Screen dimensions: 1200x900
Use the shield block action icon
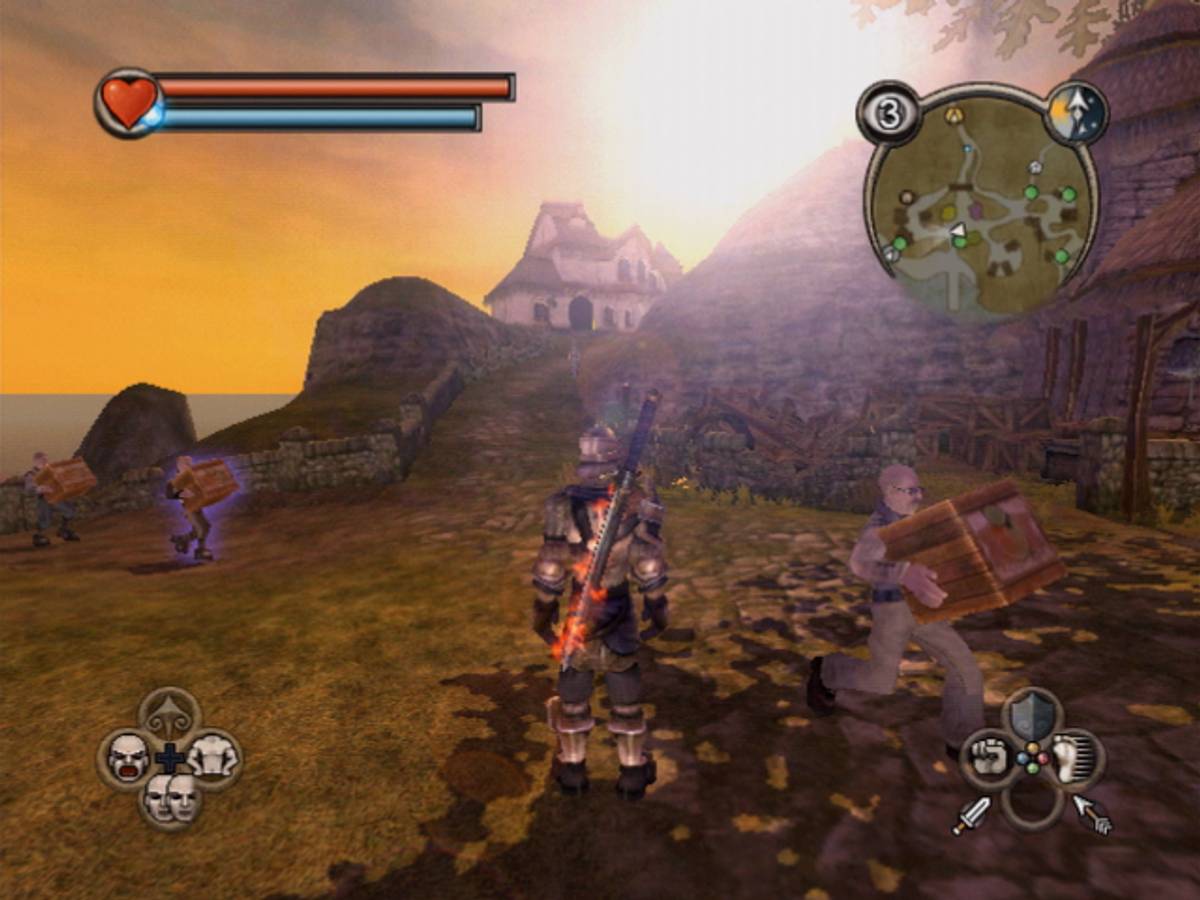[1032, 715]
